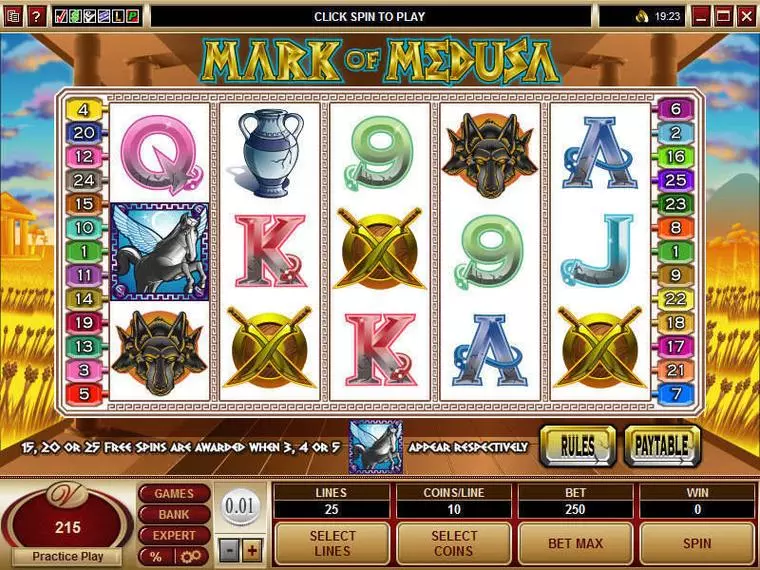Click the percent statistics button

157,556
